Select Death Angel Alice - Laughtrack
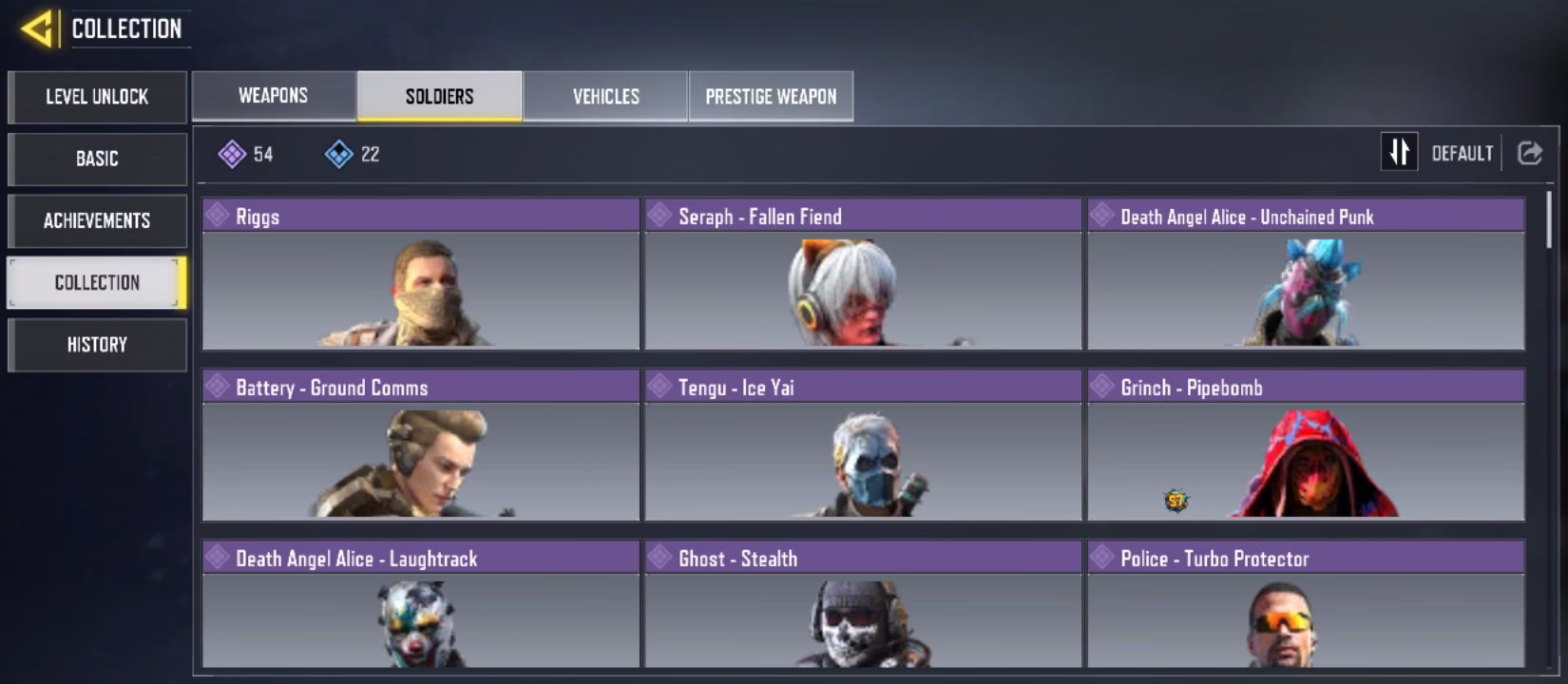Screen dimensions: 1568x684 421,605
